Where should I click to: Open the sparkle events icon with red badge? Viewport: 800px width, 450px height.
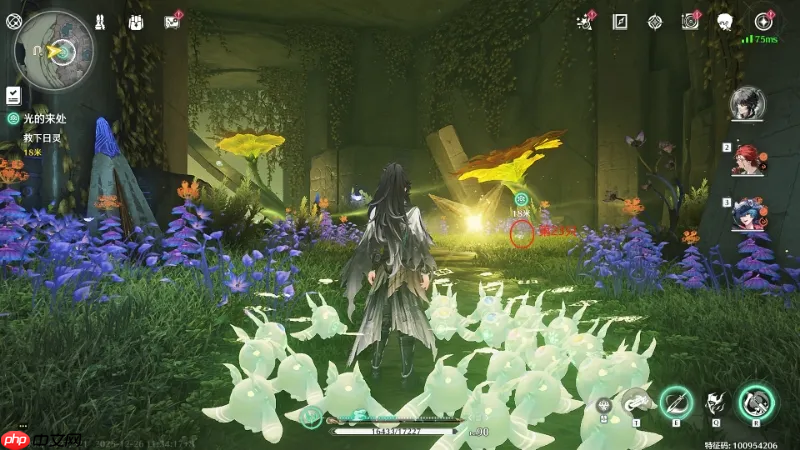pos(584,21)
